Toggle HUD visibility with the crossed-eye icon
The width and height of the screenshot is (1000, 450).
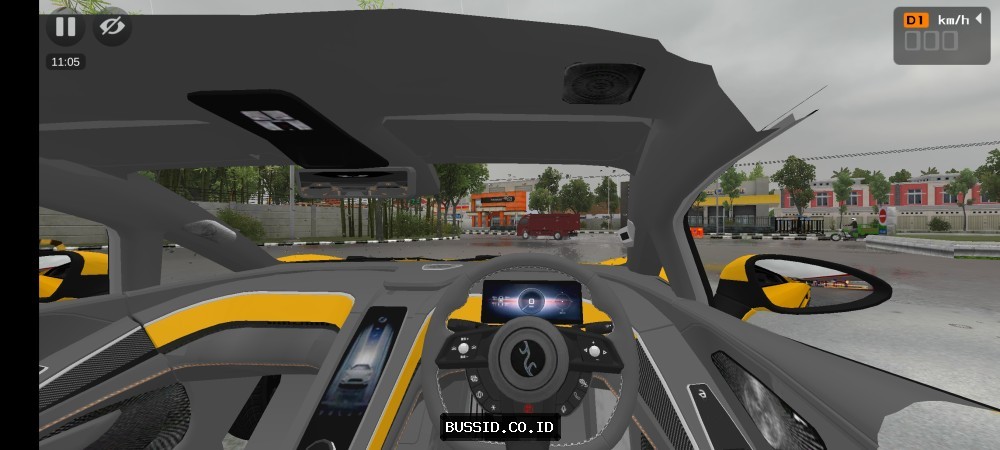112,26
